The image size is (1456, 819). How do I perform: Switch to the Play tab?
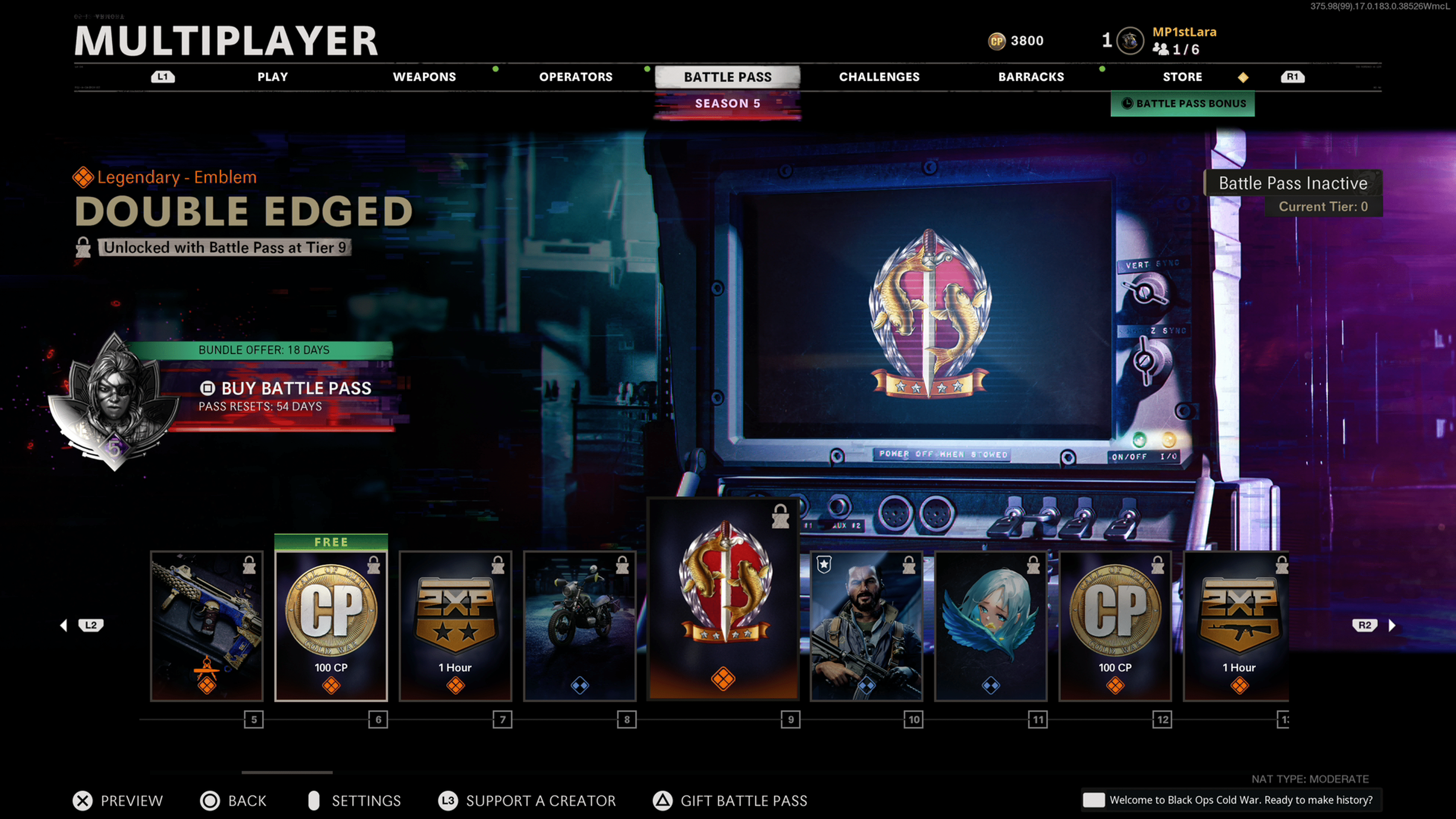(x=273, y=77)
